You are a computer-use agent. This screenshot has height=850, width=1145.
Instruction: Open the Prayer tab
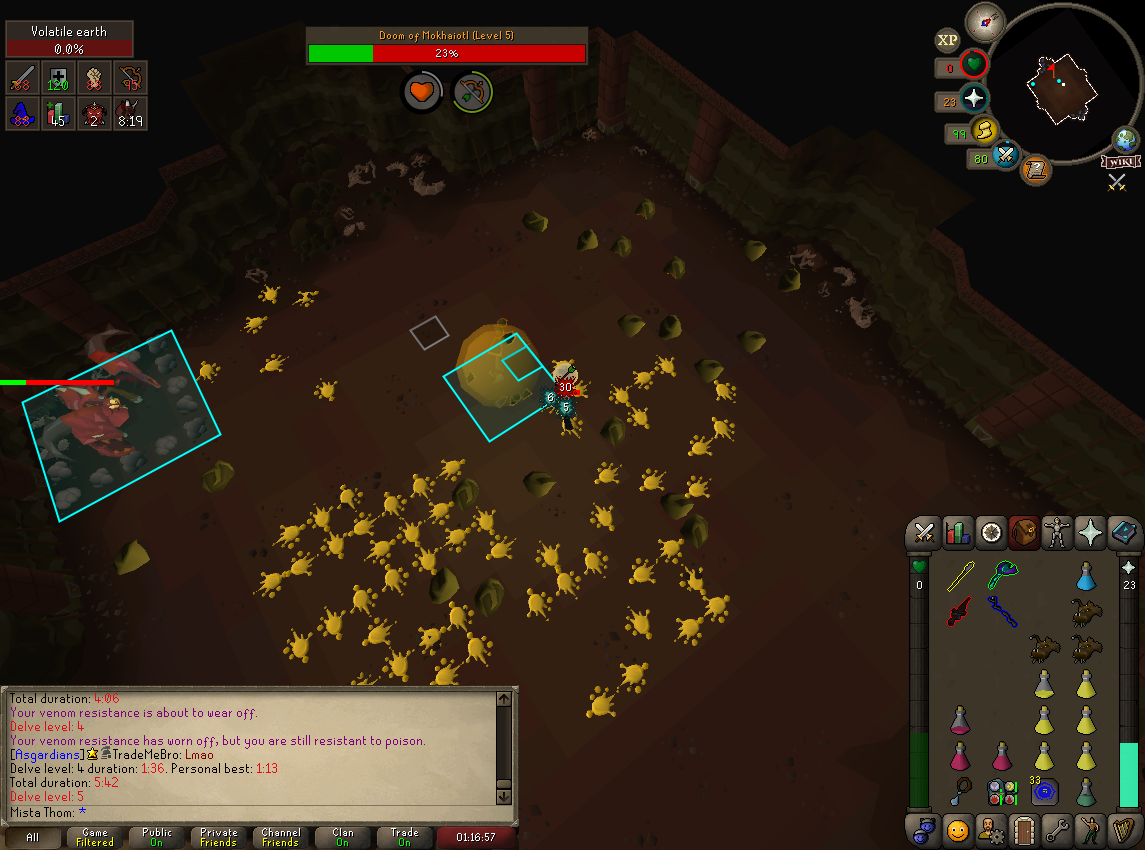[x=1089, y=533]
